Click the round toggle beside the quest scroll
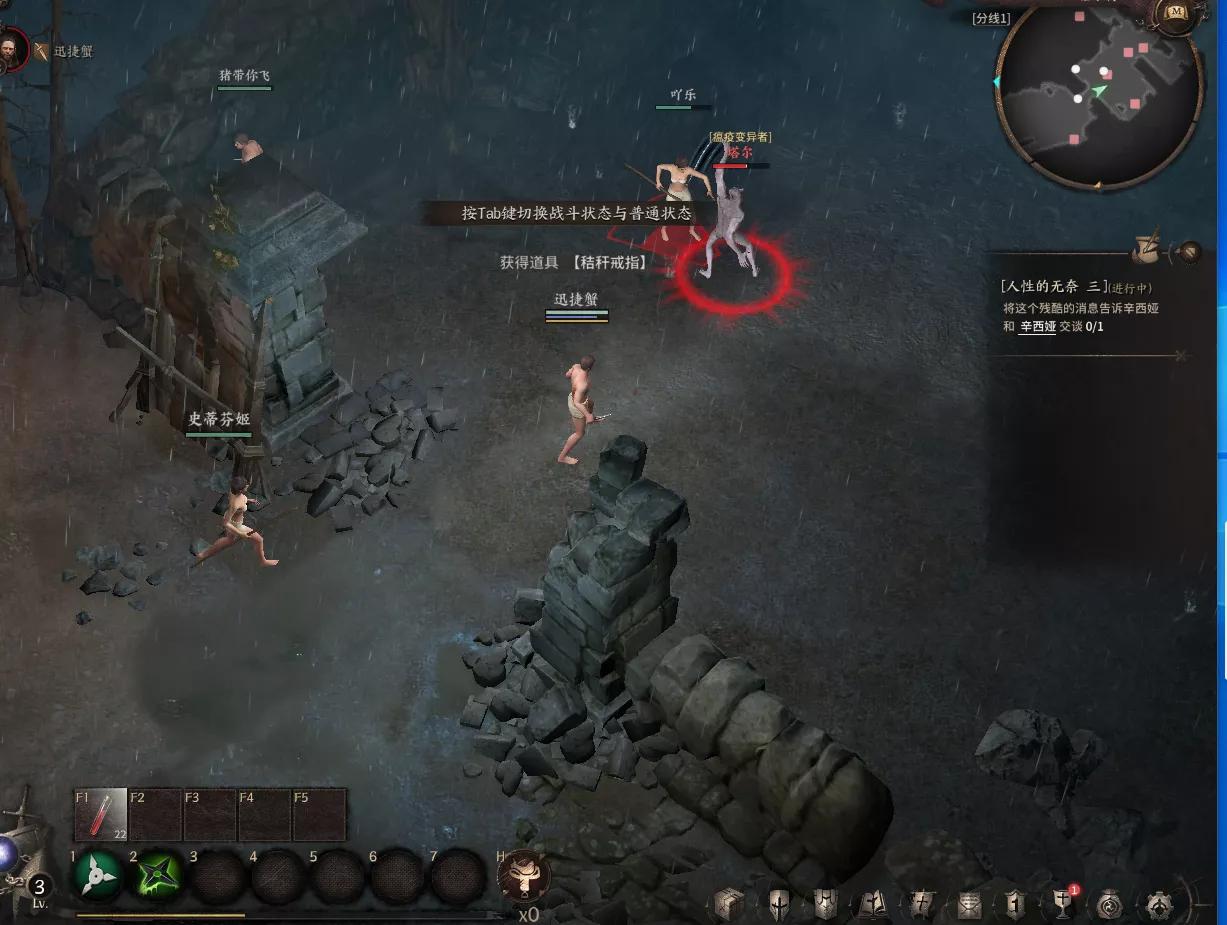Viewport: 1227px width, 925px height. point(1189,251)
